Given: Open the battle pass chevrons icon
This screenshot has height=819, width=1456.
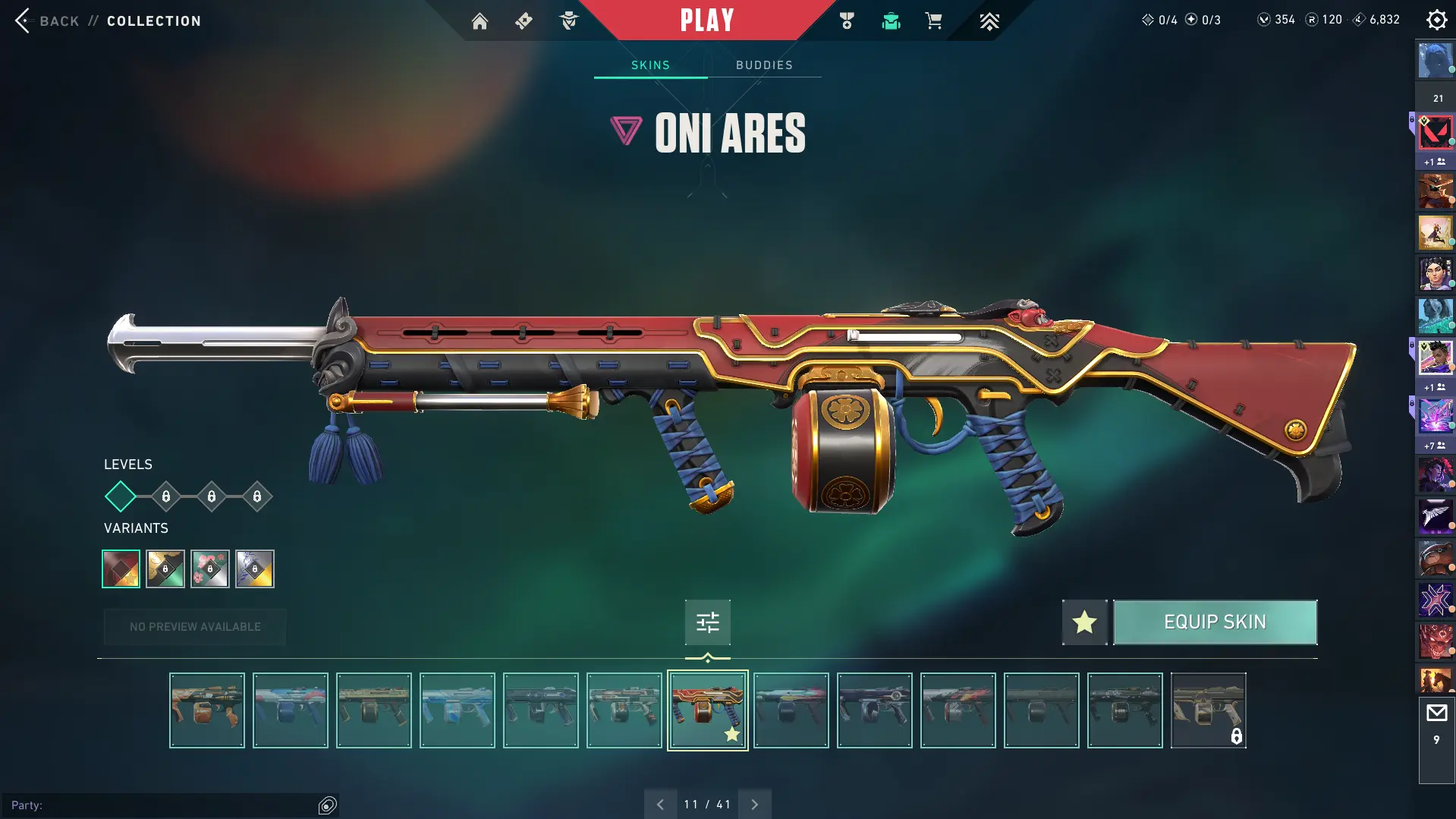Looking at the screenshot, I should [x=989, y=21].
